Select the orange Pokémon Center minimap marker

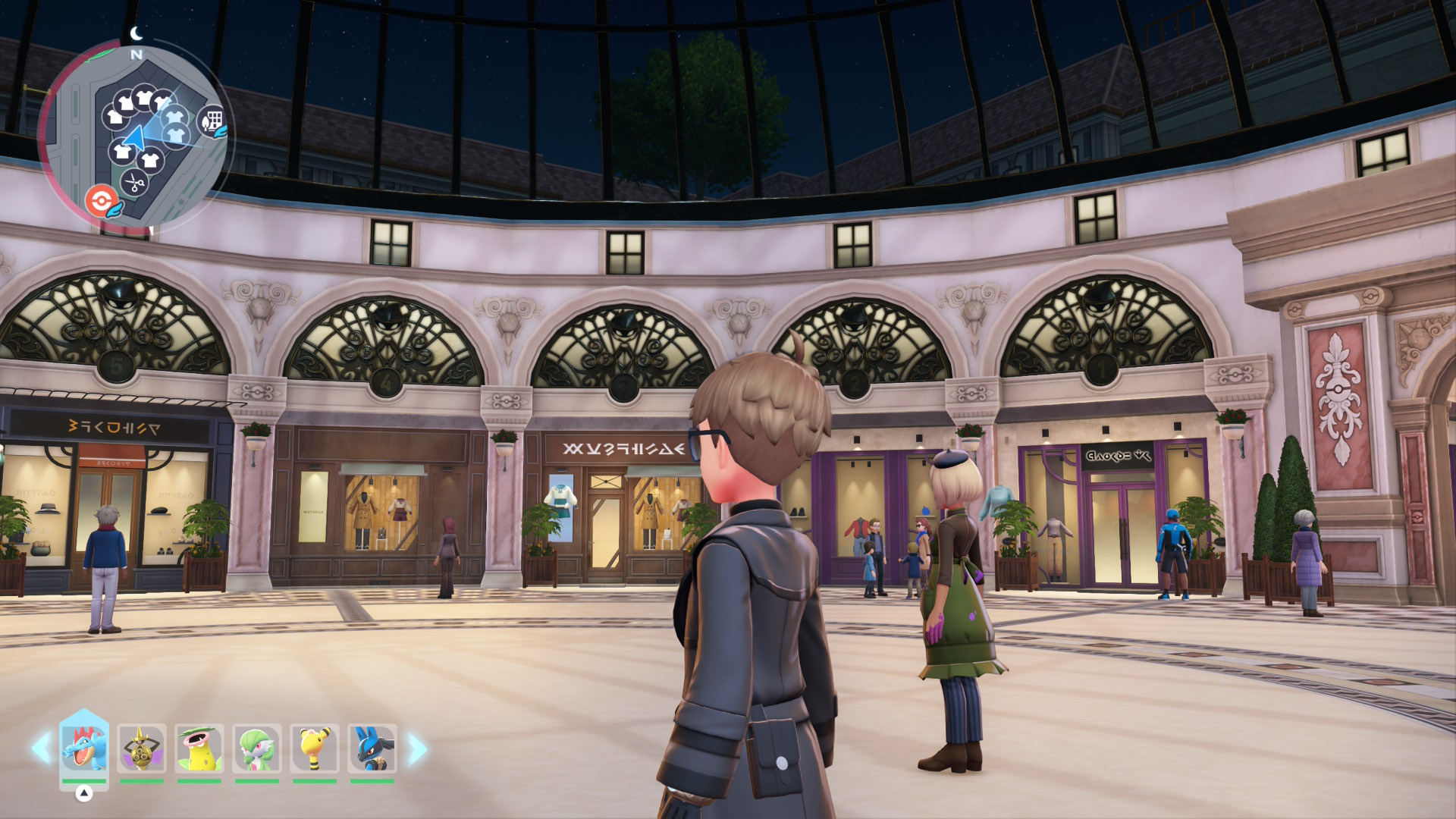coord(102,202)
